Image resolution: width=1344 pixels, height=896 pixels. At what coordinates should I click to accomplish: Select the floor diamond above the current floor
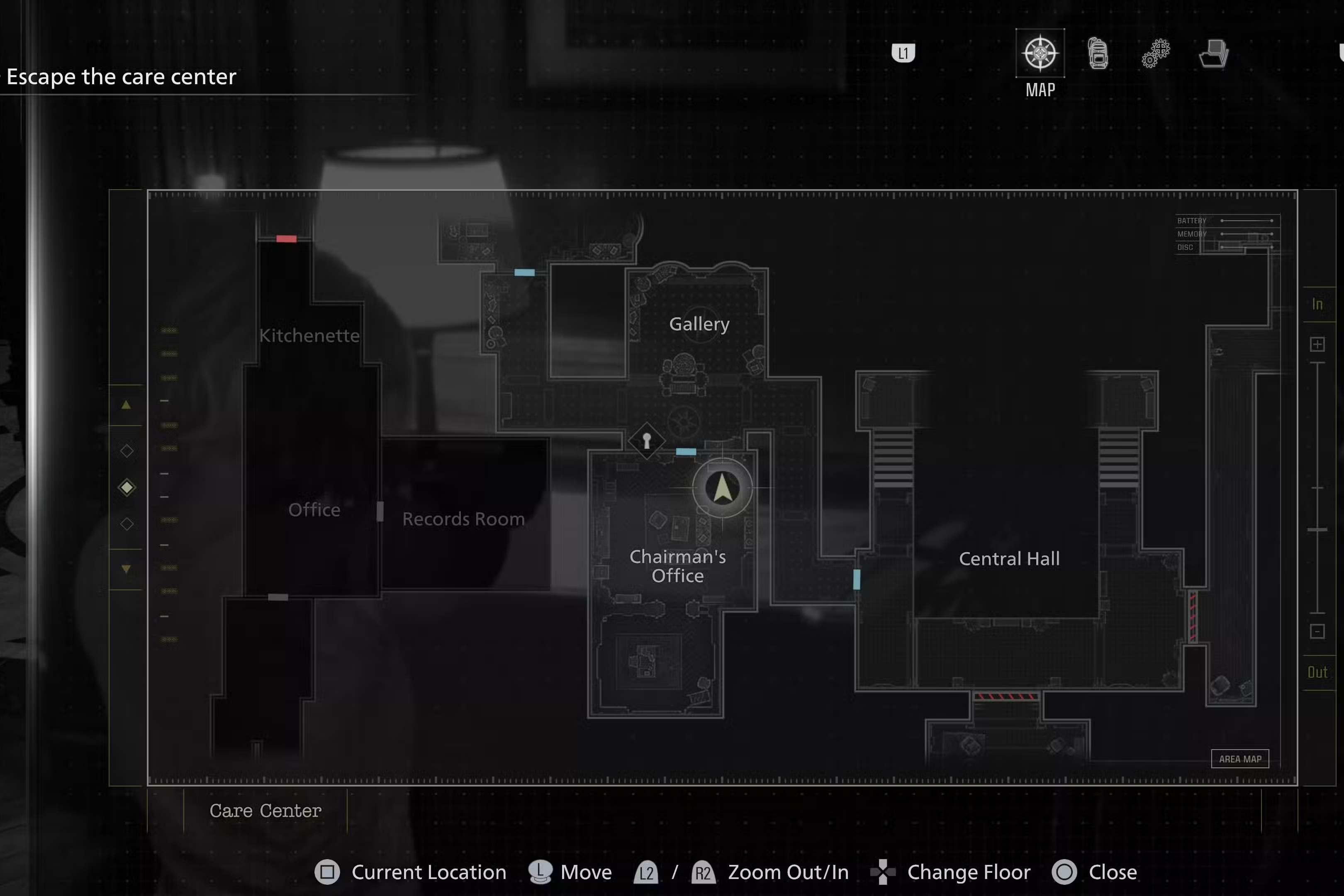(127, 450)
